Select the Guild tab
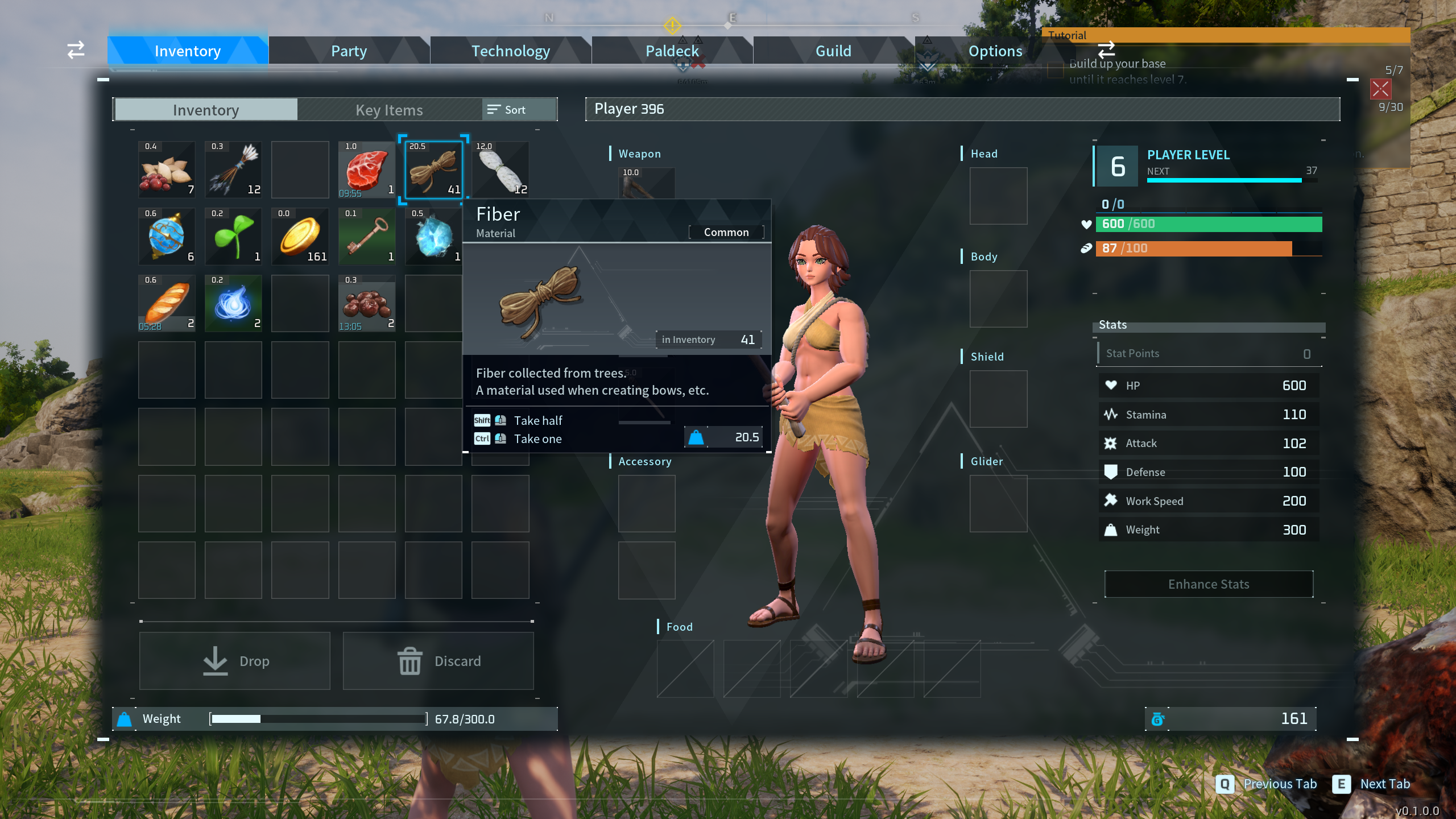Viewport: 1456px width, 819px height. [833, 51]
